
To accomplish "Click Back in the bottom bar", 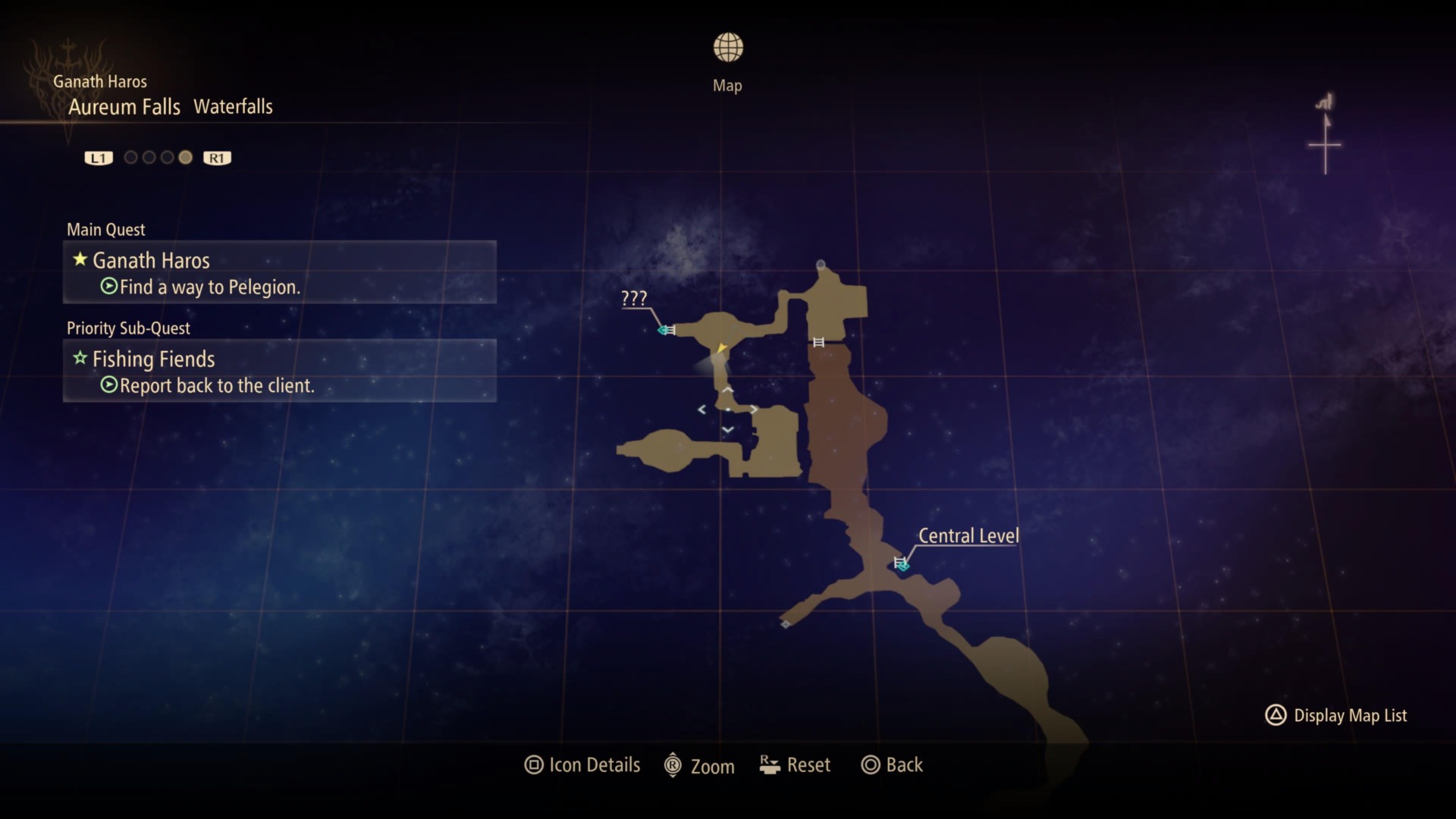I will (893, 764).
